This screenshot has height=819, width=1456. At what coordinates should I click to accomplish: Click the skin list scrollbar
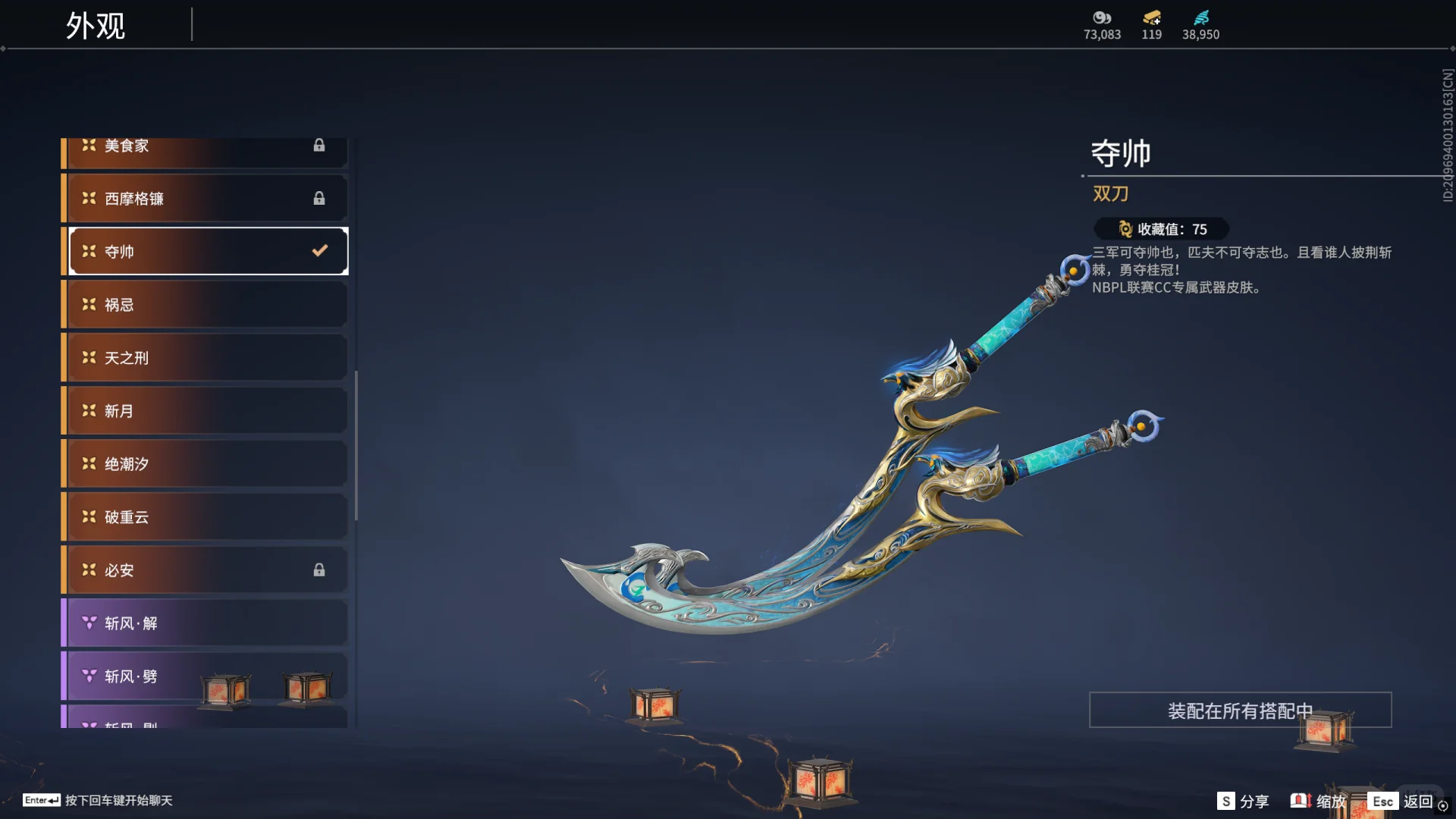pos(356,446)
